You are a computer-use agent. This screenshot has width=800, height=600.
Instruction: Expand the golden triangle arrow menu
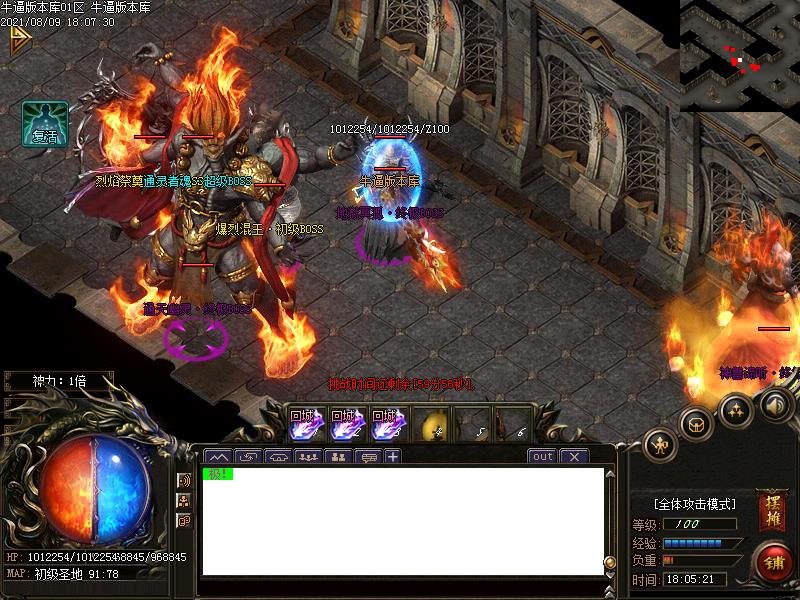click(18, 40)
